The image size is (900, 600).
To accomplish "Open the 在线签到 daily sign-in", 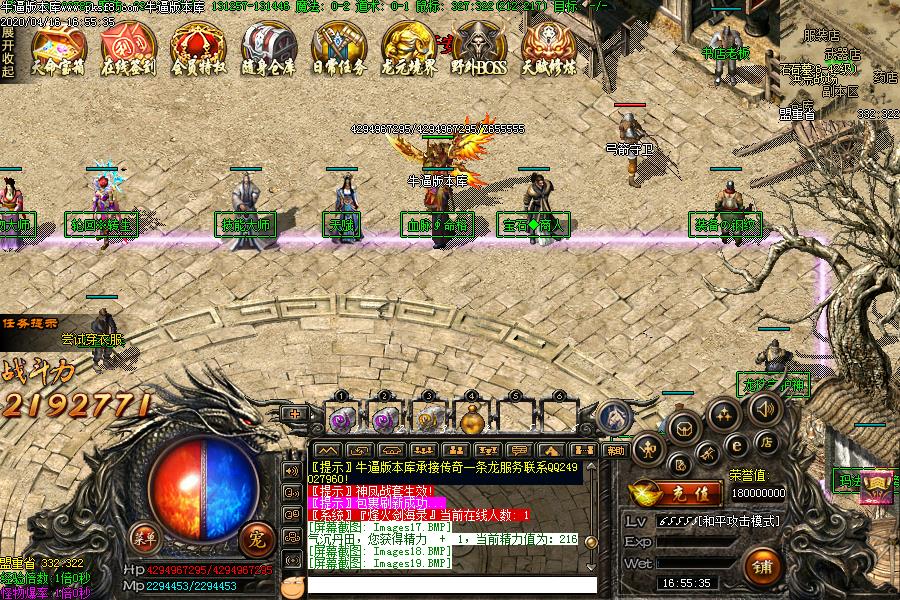I will tap(127, 48).
